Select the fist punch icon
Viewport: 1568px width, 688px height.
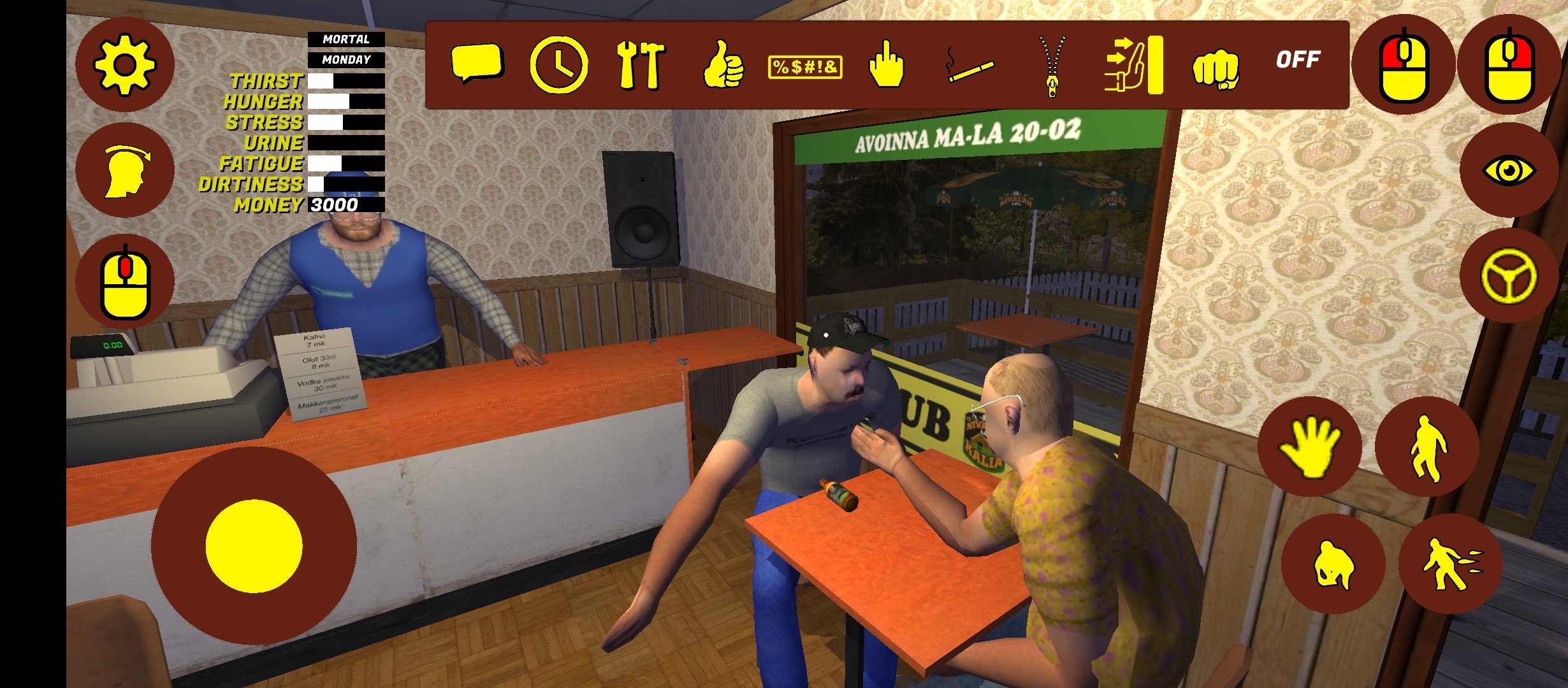coord(1216,68)
